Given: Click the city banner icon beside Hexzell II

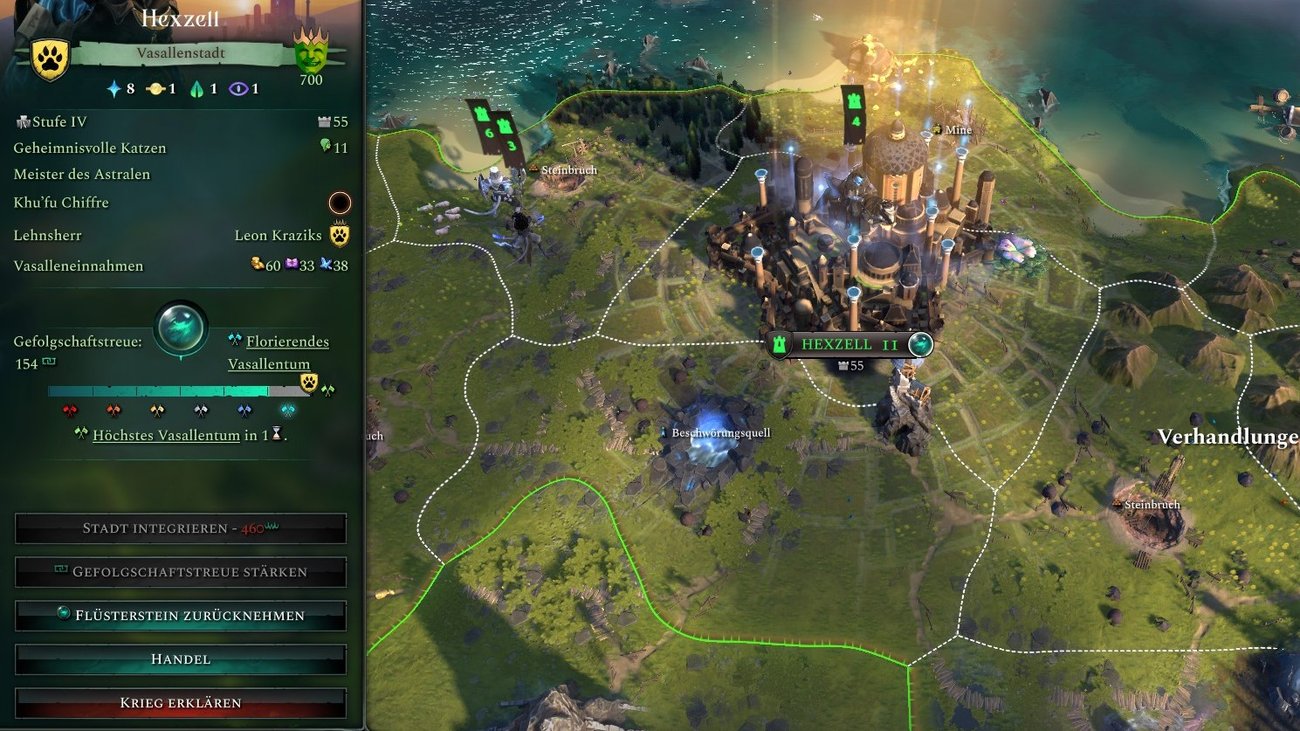Looking at the screenshot, I should [x=780, y=343].
